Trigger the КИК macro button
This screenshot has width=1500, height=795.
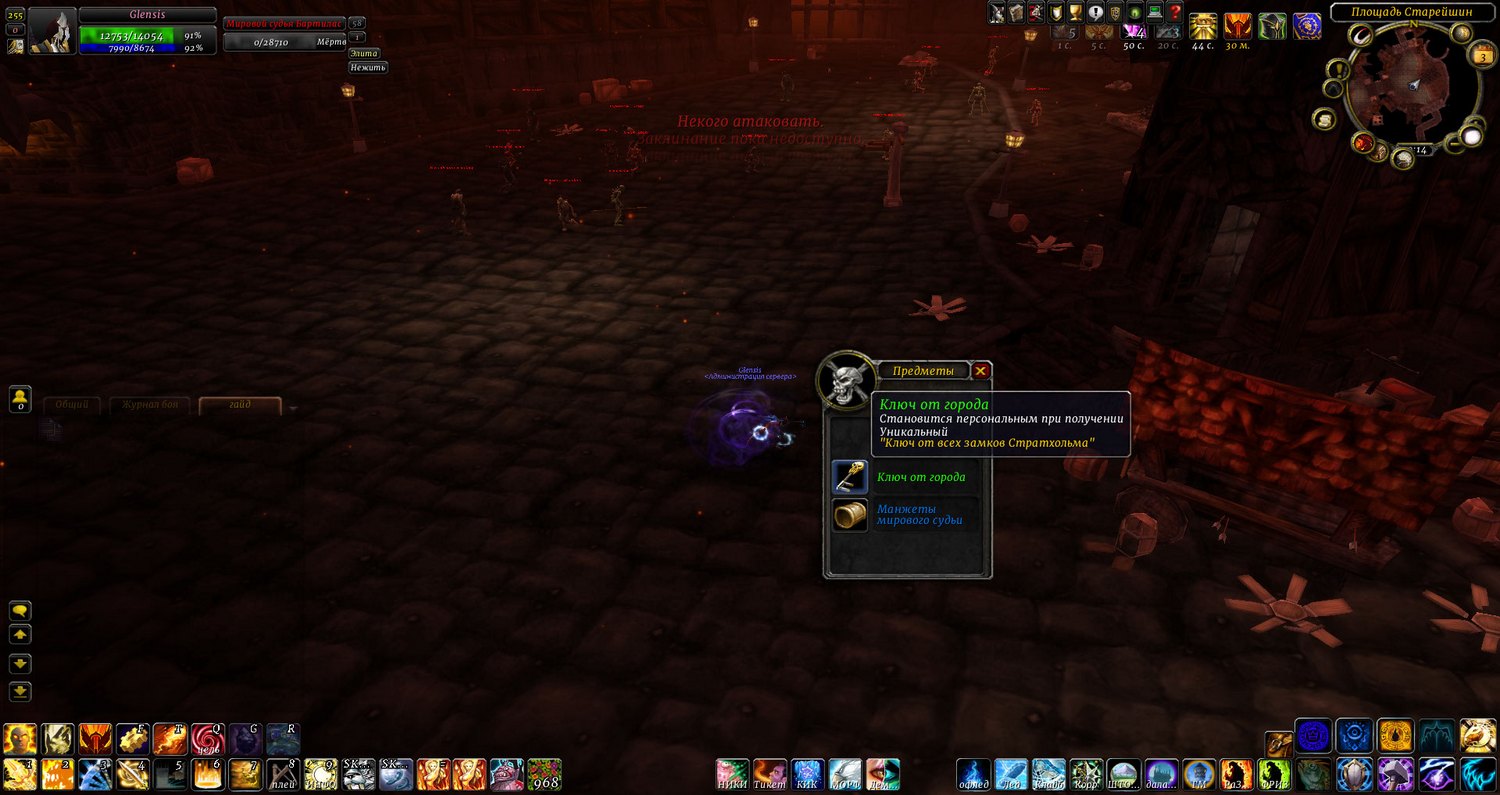[x=808, y=774]
